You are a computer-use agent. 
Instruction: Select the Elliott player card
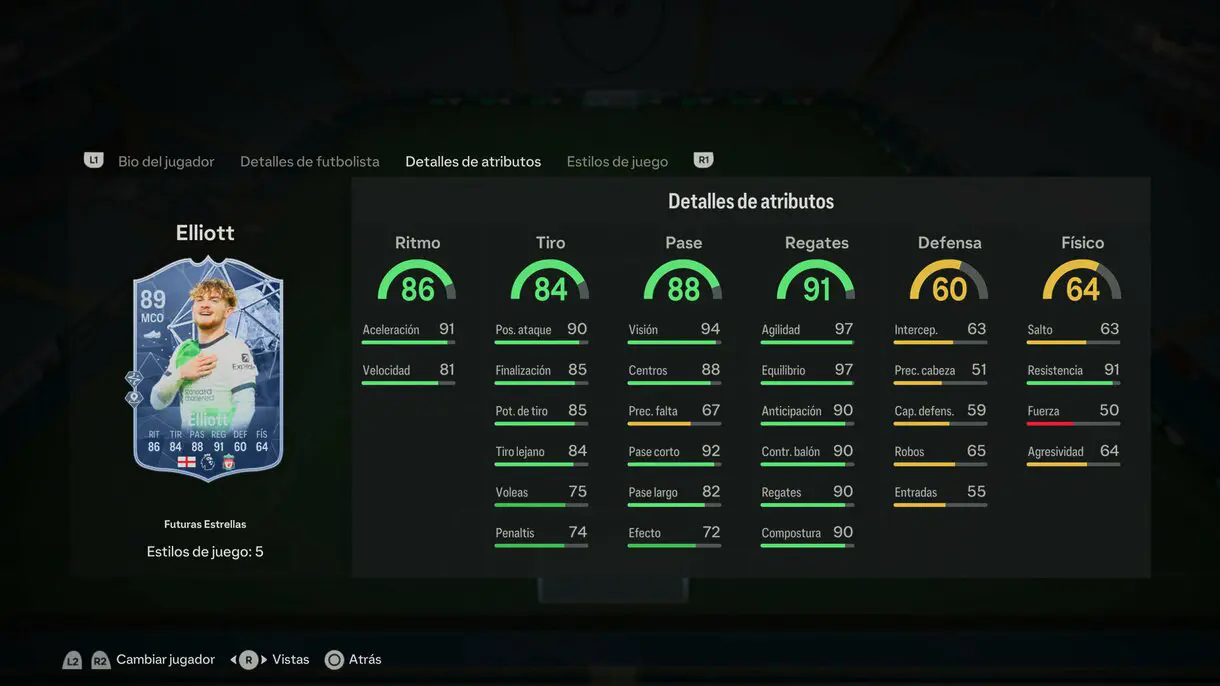coord(208,368)
